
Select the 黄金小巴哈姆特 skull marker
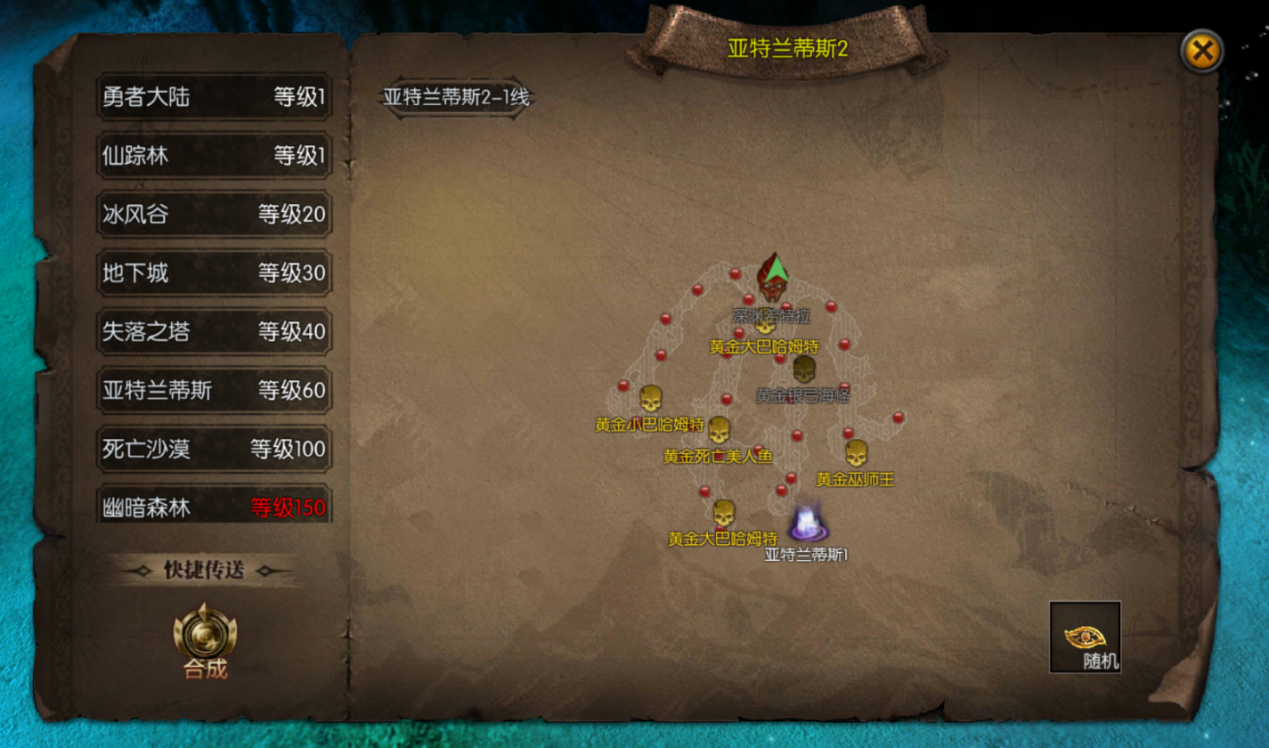point(650,399)
